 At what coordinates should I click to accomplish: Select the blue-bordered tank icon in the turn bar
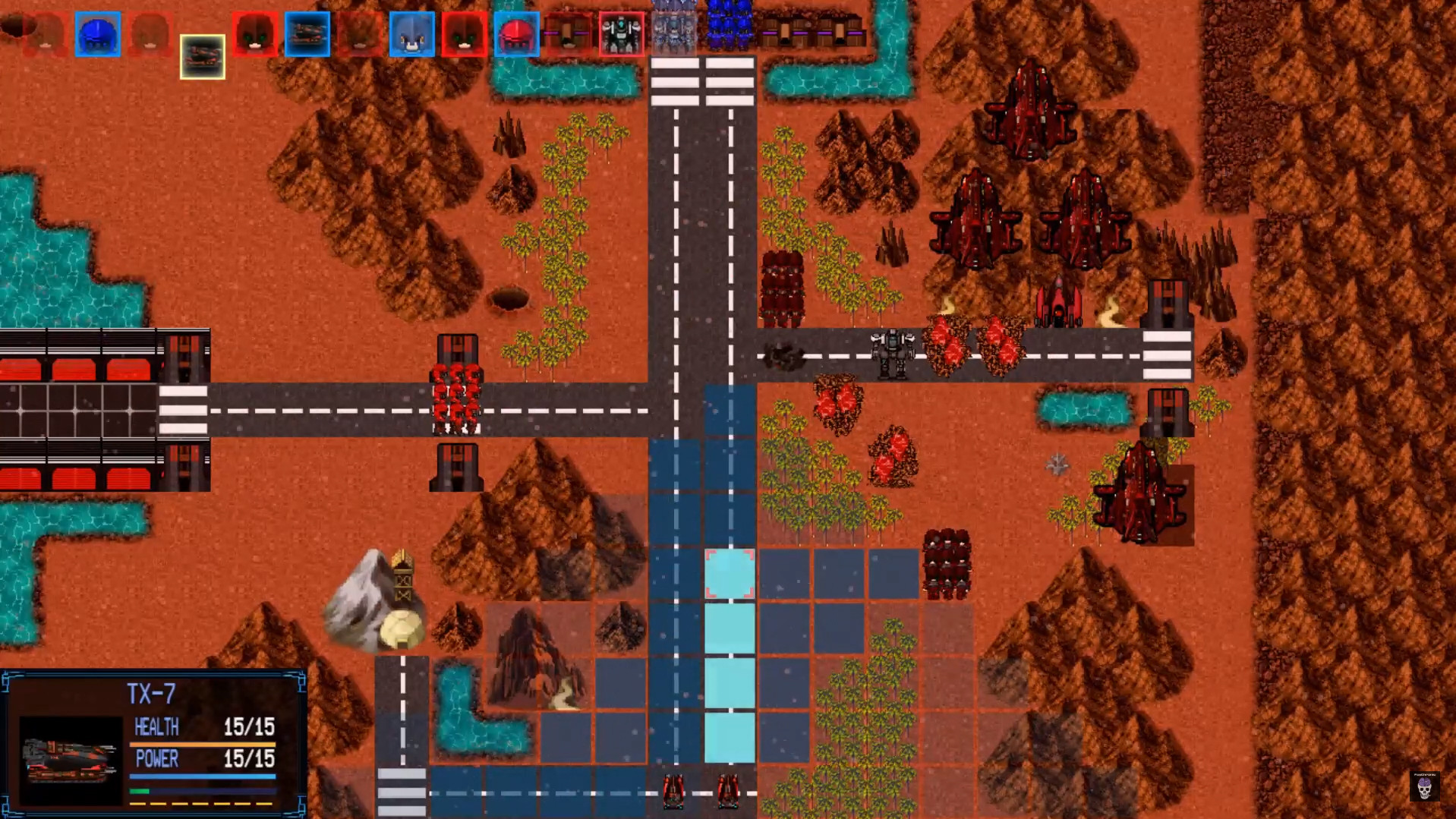[x=307, y=34]
